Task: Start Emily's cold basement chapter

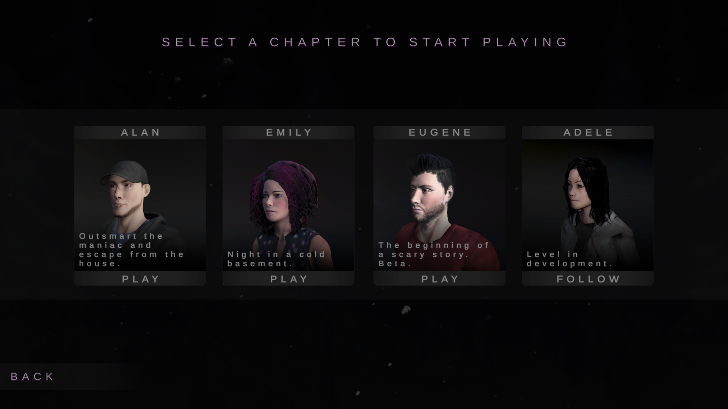Action: 289,279
